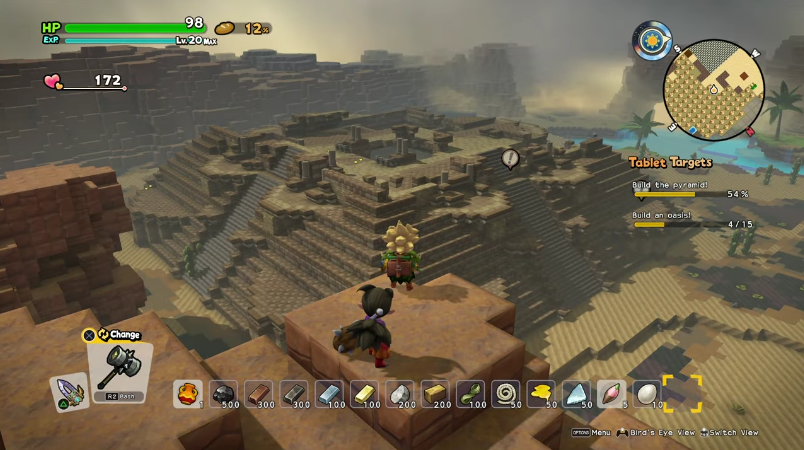Select the silver ingot hotbar slot
804x450 pixels.
click(x=330, y=394)
